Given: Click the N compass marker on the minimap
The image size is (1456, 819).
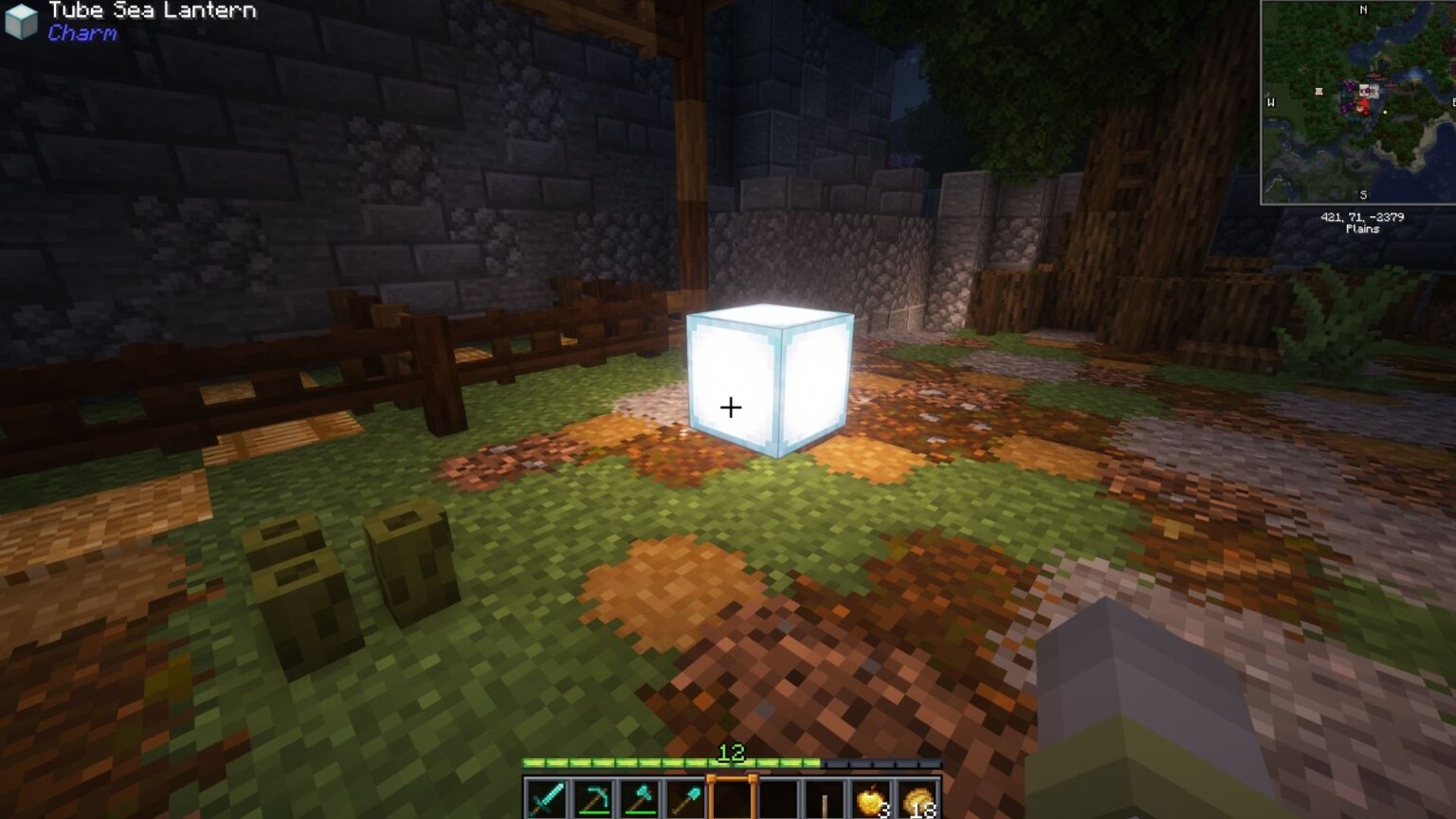Looking at the screenshot, I should pos(1363,10).
